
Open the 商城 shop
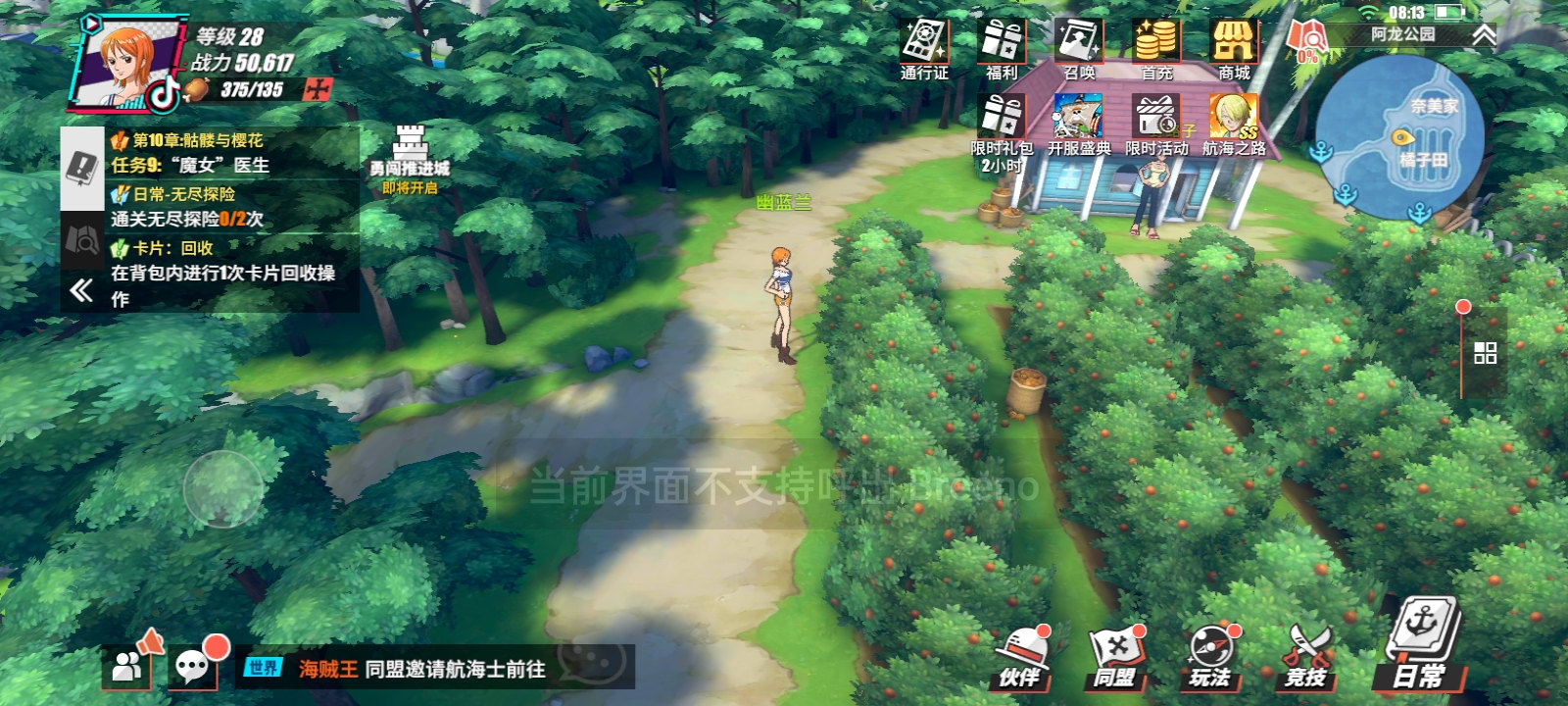[x=1234, y=47]
